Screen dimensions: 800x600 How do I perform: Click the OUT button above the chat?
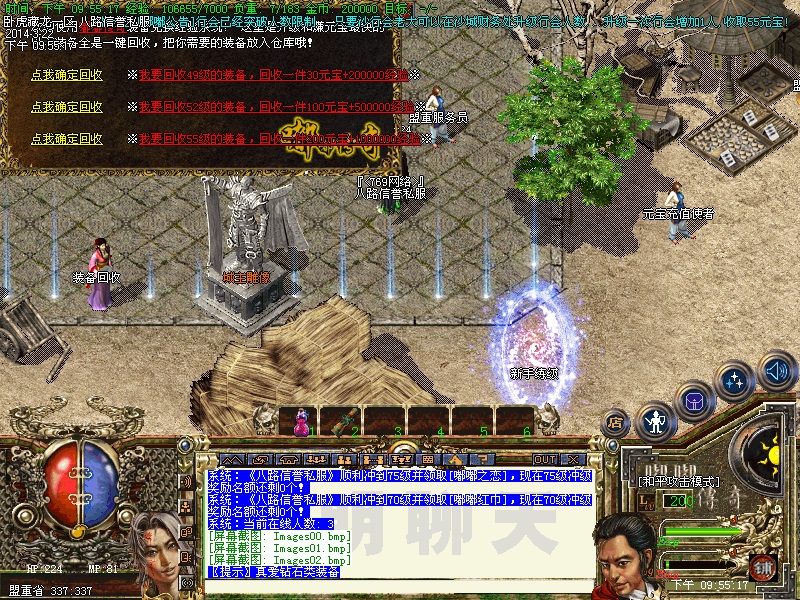pos(545,459)
